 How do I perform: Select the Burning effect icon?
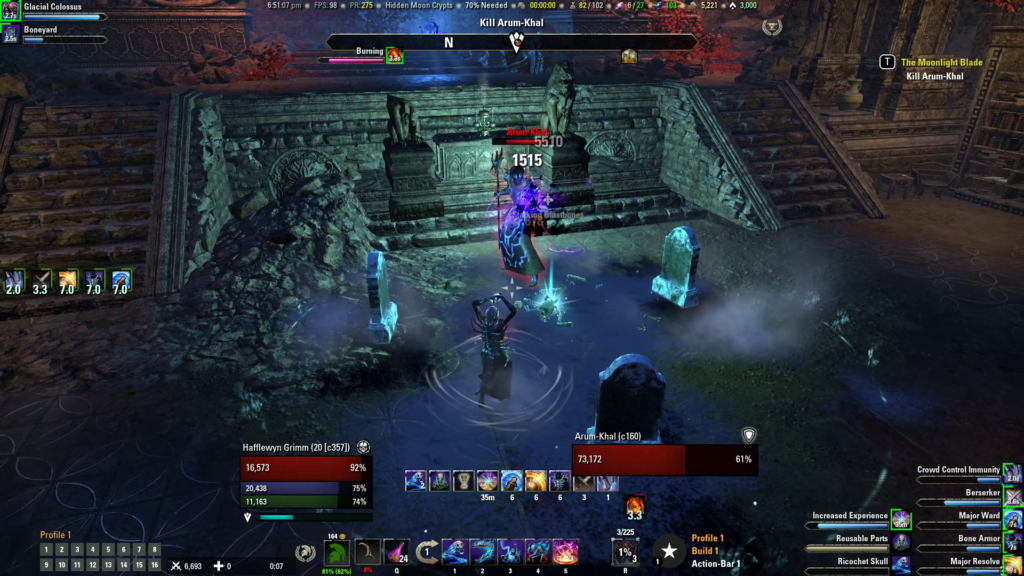[394, 55]
